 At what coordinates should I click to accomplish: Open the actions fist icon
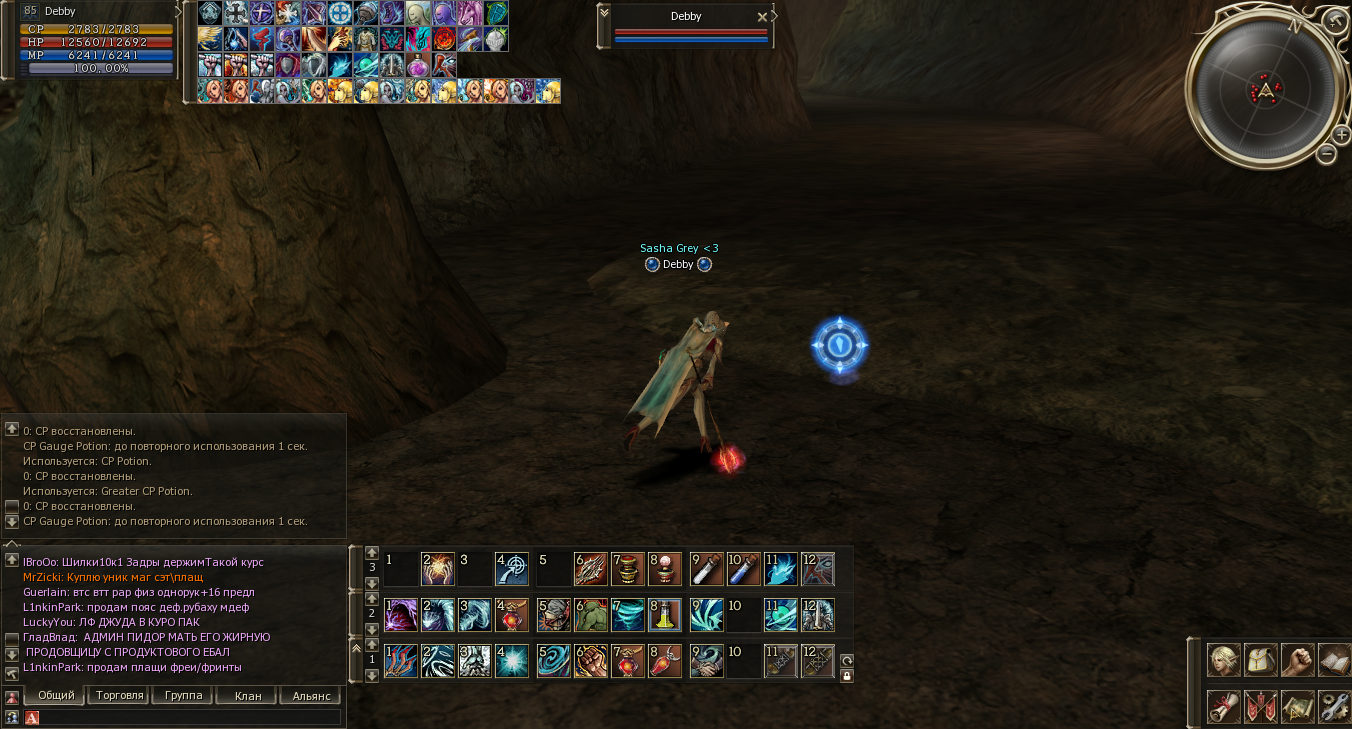click(1297, 660)
